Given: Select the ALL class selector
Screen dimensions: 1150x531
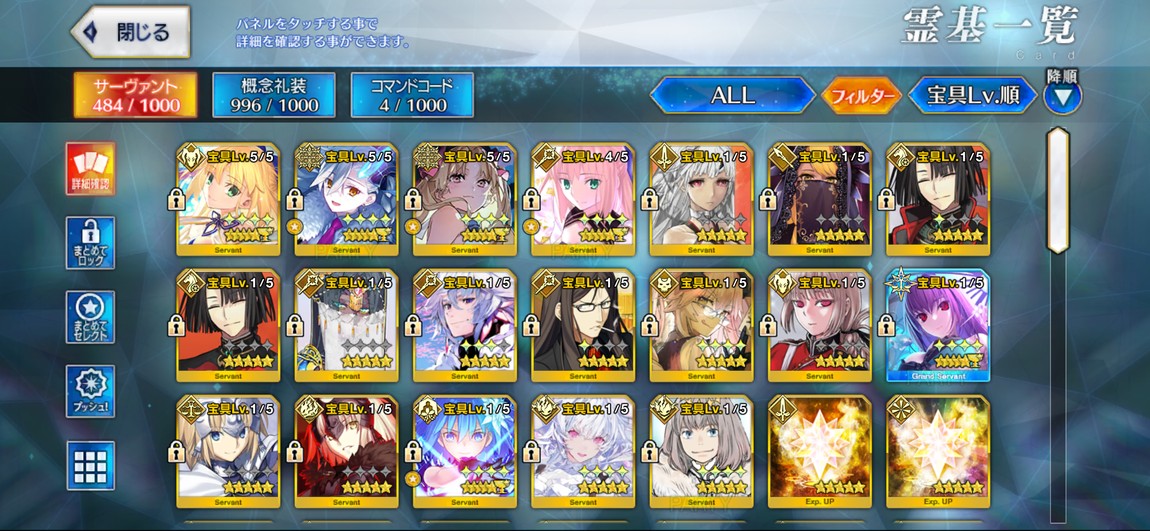Looking at the screenshot, I should (732, 96).
